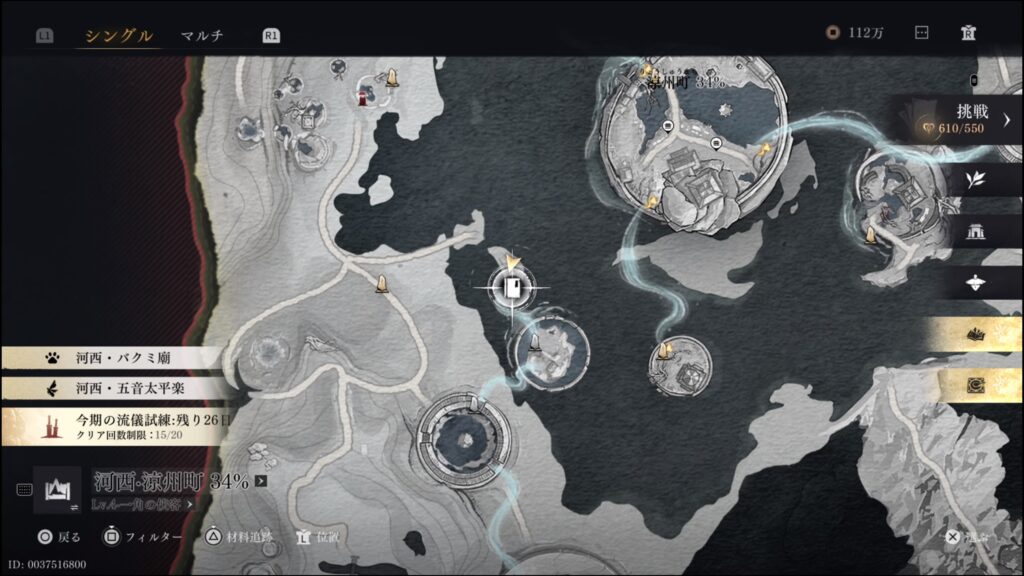1024x576 pixels.
Task: Open the 河西·涼州町 34% region details
Action: [180, 481]
